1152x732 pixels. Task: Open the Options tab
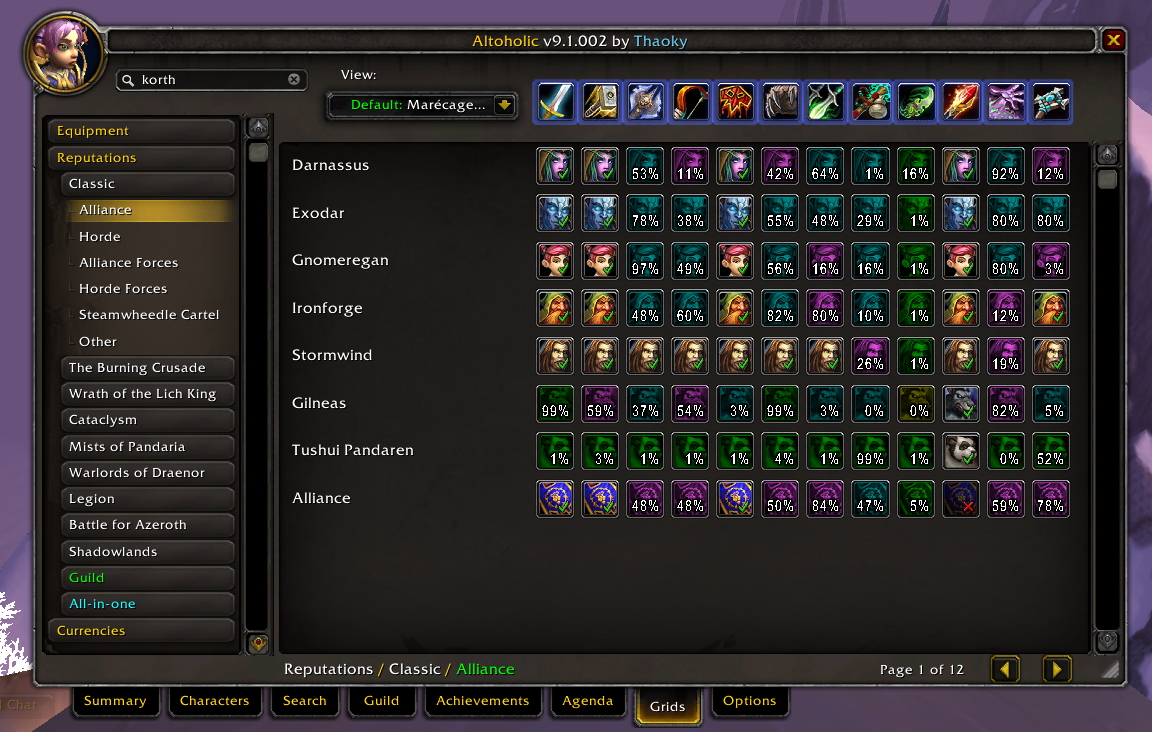(x=749, y=701)
